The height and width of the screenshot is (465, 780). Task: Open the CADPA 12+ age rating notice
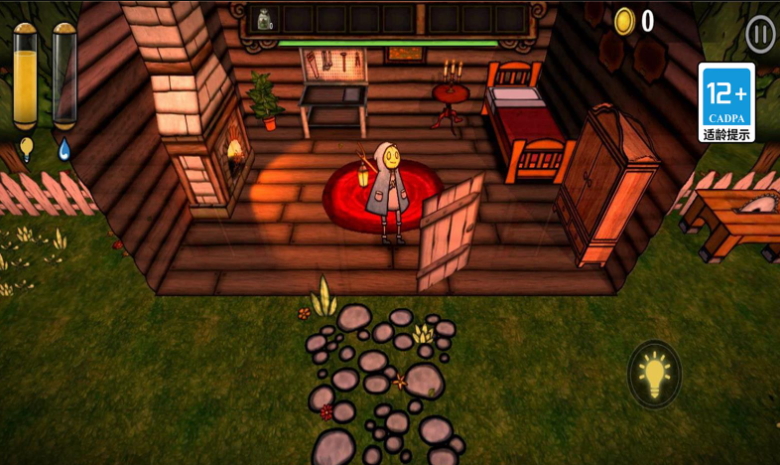click(x=726, y=104)
